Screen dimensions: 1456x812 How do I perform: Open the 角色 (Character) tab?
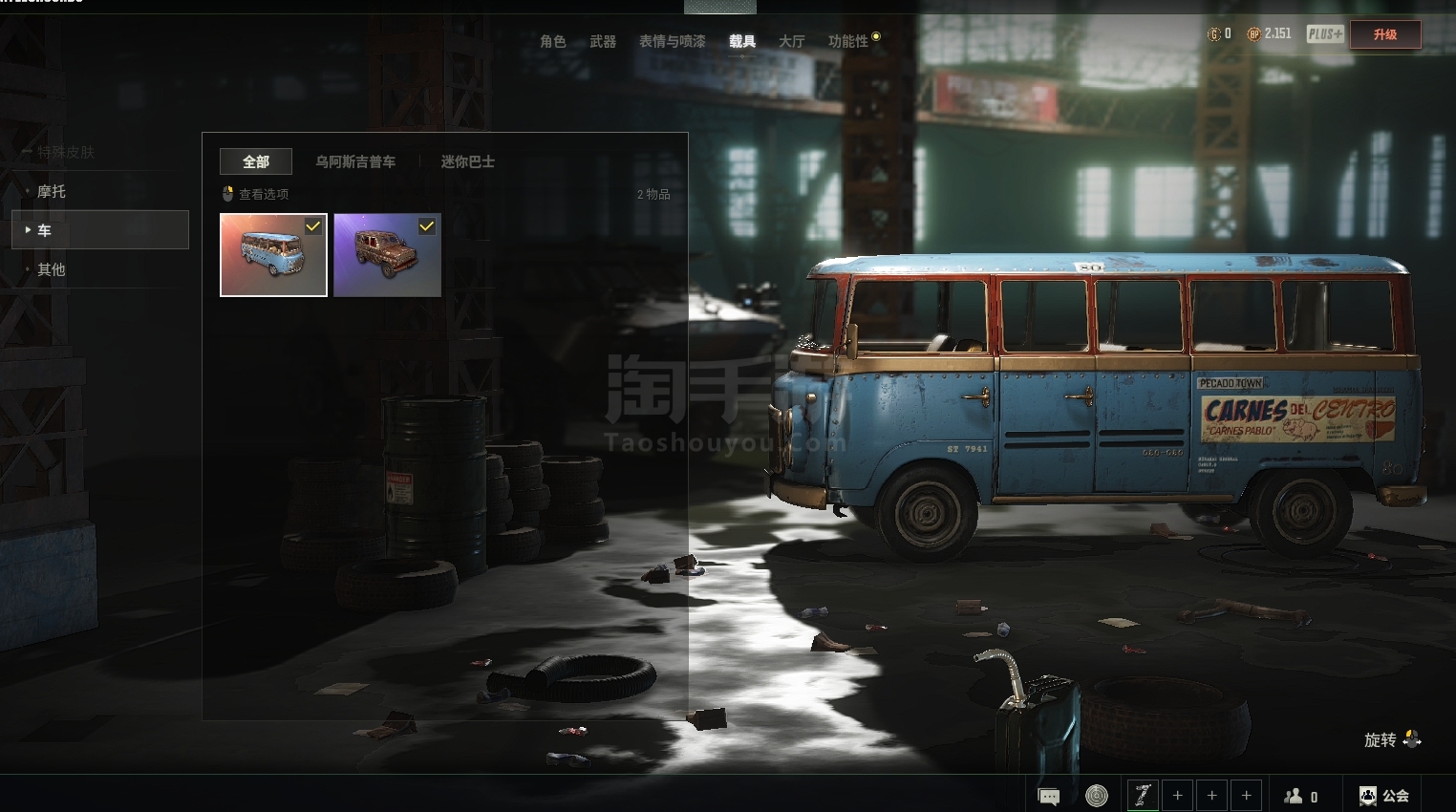[552, 41]
